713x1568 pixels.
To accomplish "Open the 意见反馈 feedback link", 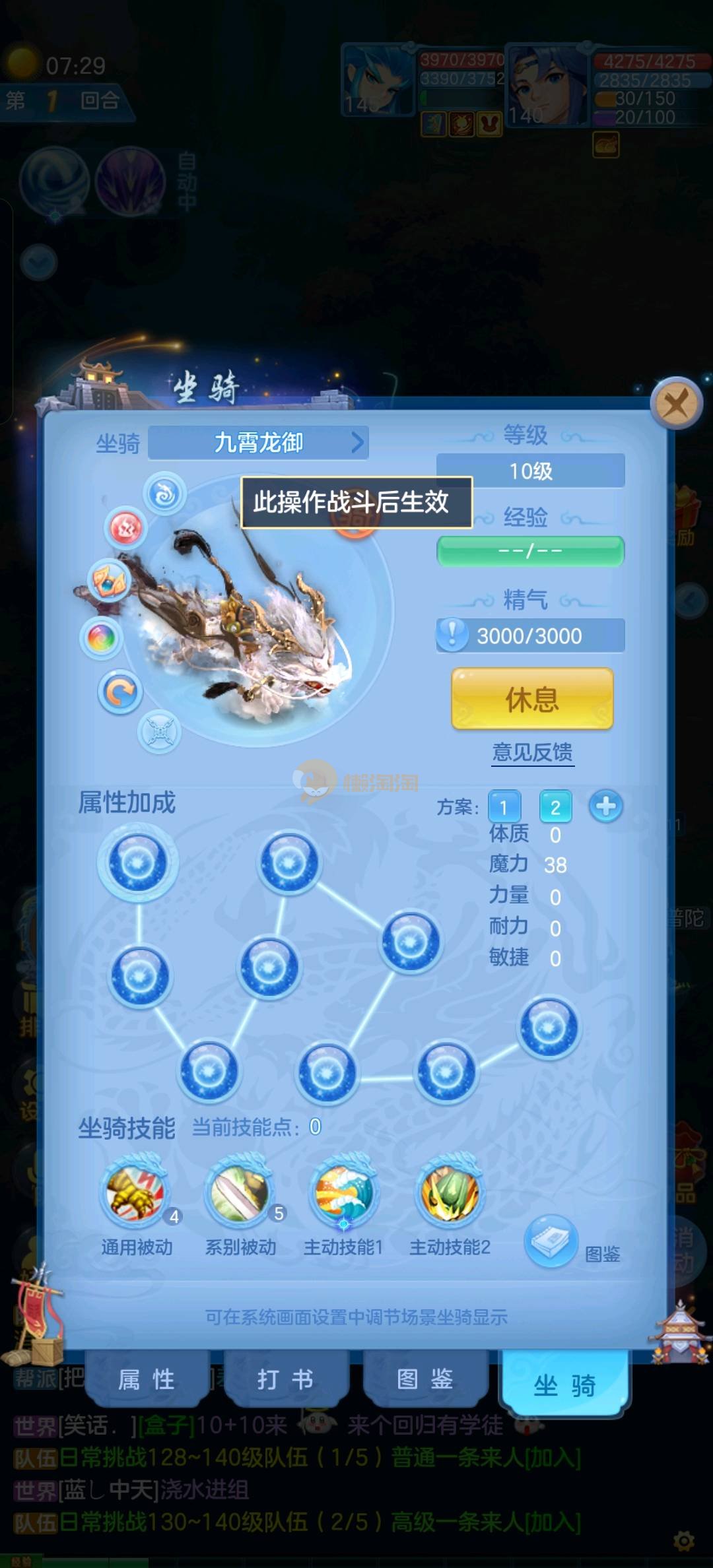I will coord(532,752).
